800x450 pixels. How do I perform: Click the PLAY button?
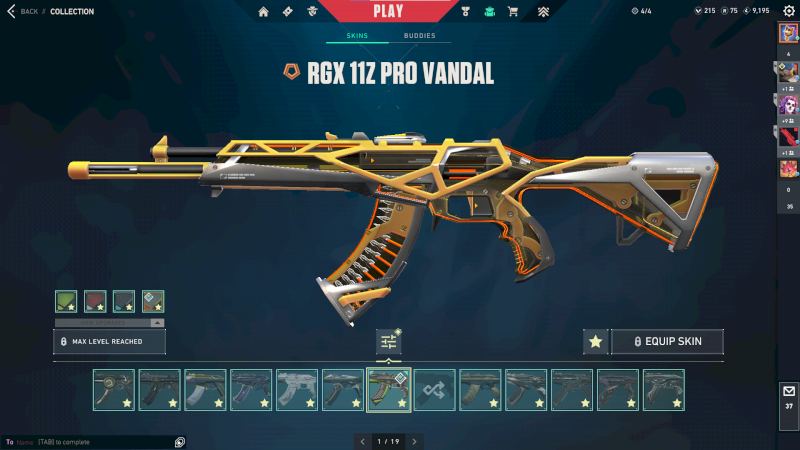389,11
